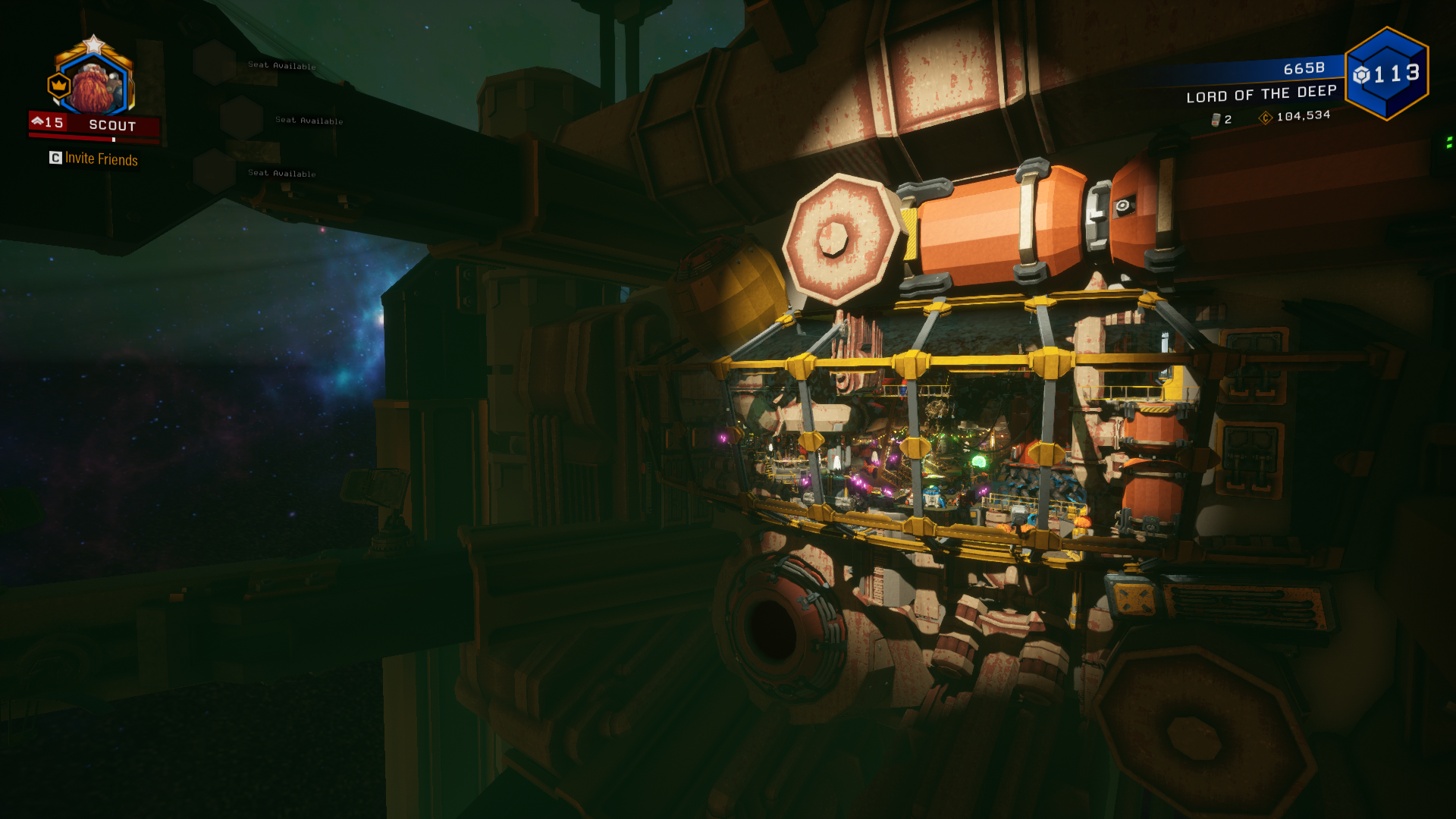
Task: Click the blue player rank 113 badge
Action: (1386, 74)
